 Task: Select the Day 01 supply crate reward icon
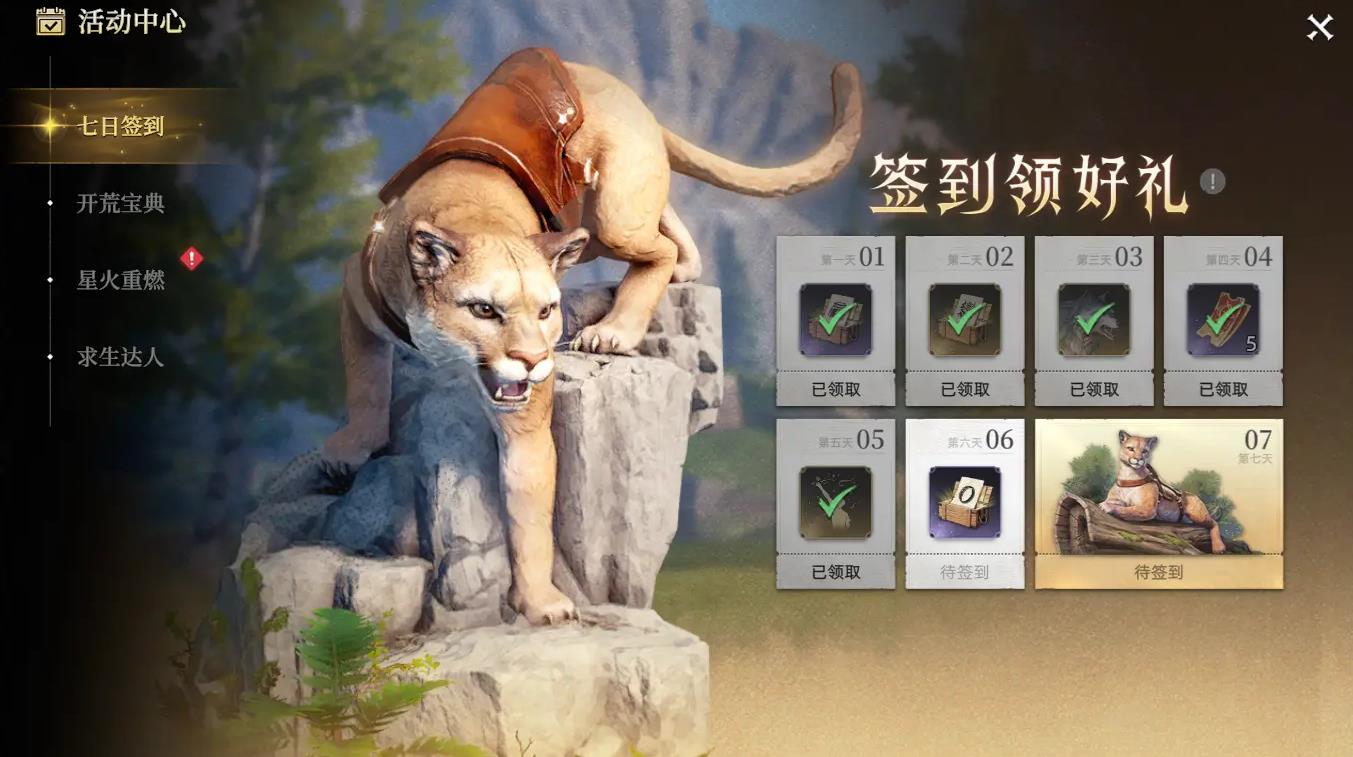(x=836, y=320)
